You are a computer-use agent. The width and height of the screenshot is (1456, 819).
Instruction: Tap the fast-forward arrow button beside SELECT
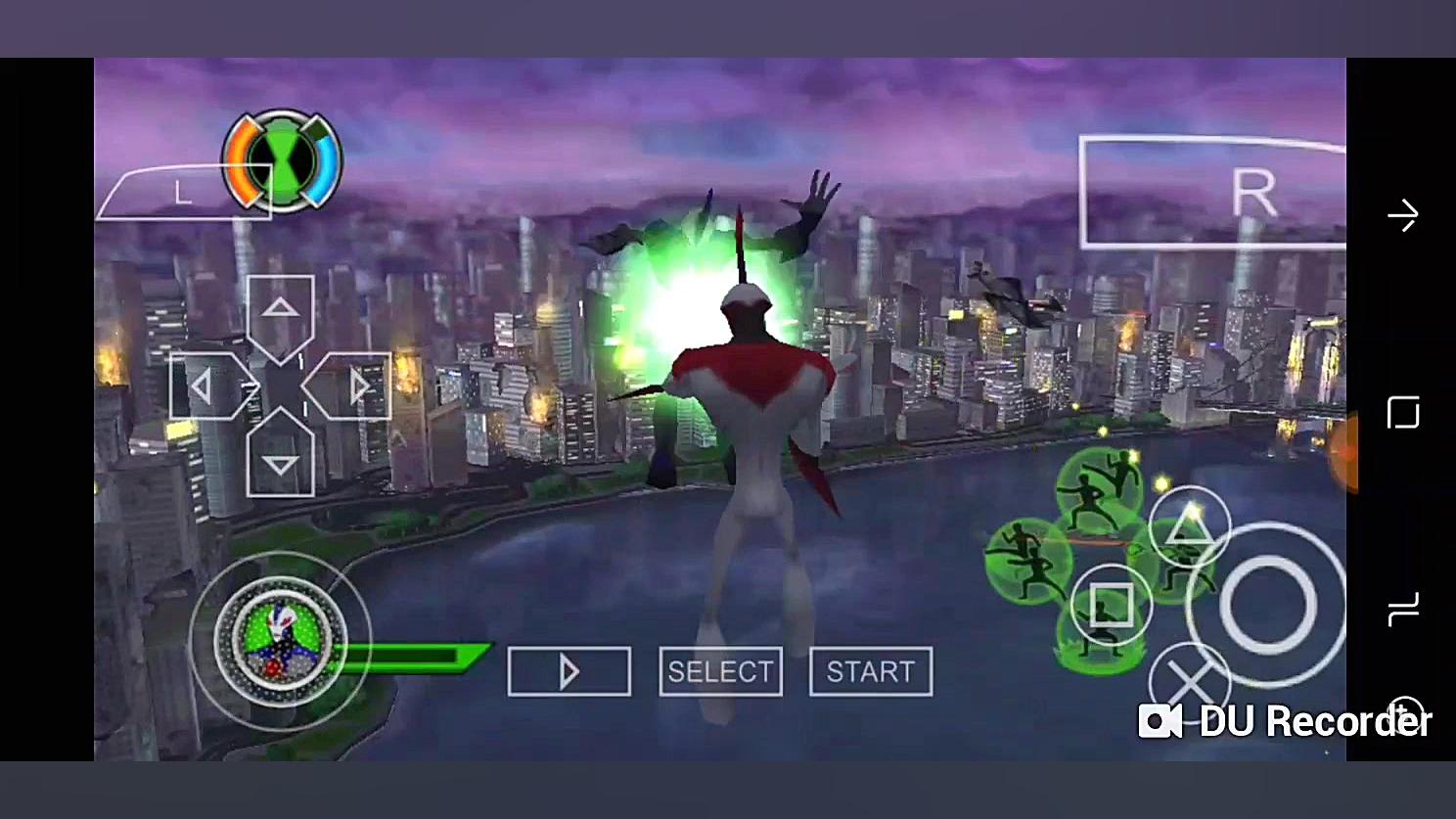(x=569, y=672)
